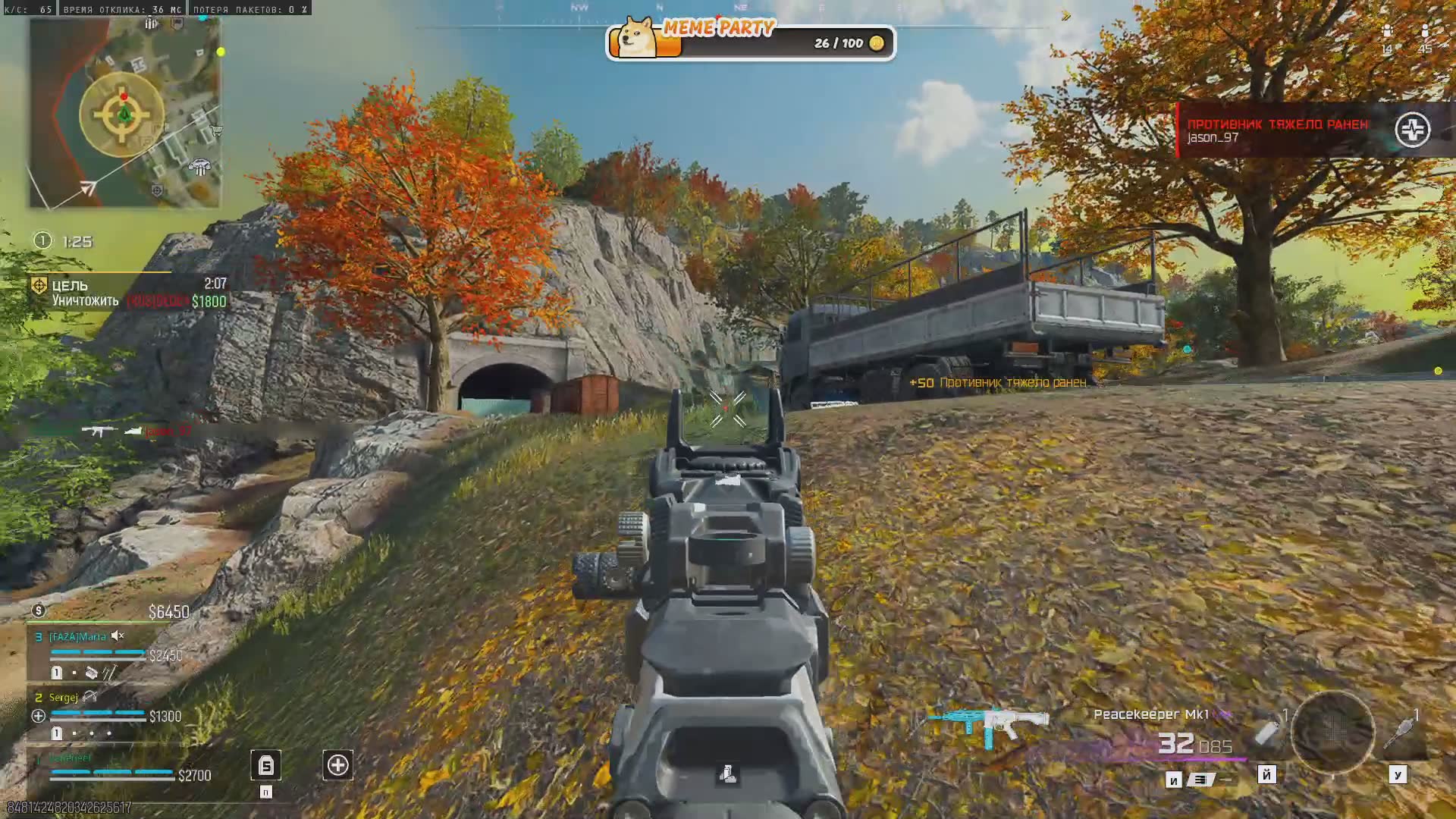Select the Peacekeeper Mk1 weapon icon
The image size is (1456, 819).
988,723
